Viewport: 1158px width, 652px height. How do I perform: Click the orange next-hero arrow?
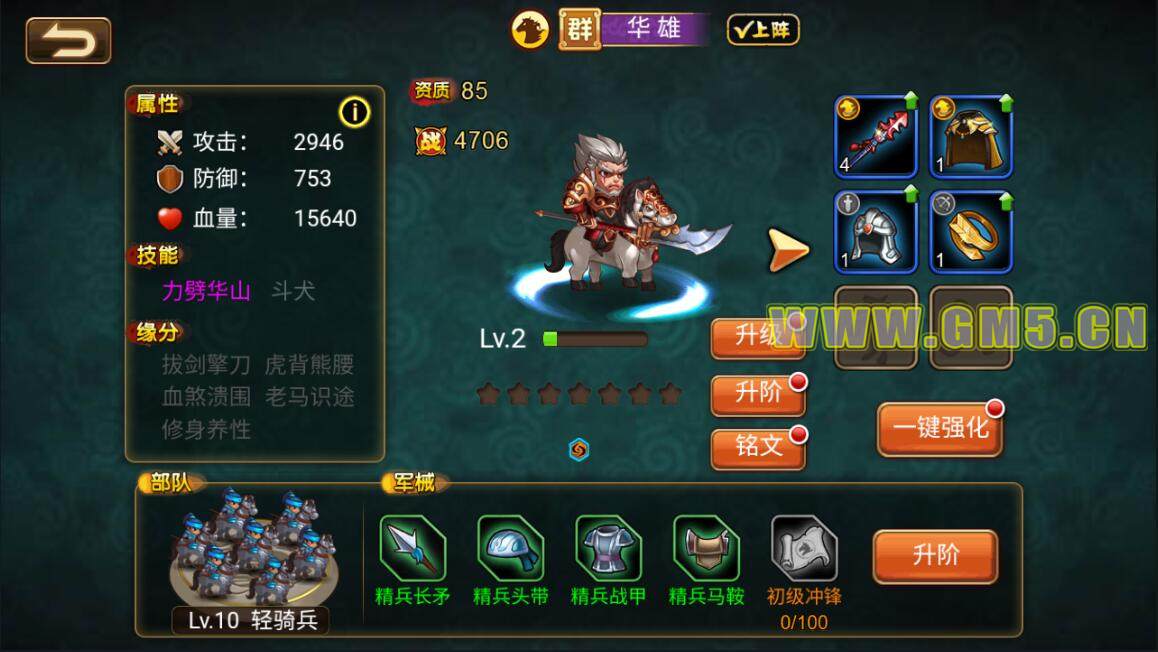(x=788, y=250)
